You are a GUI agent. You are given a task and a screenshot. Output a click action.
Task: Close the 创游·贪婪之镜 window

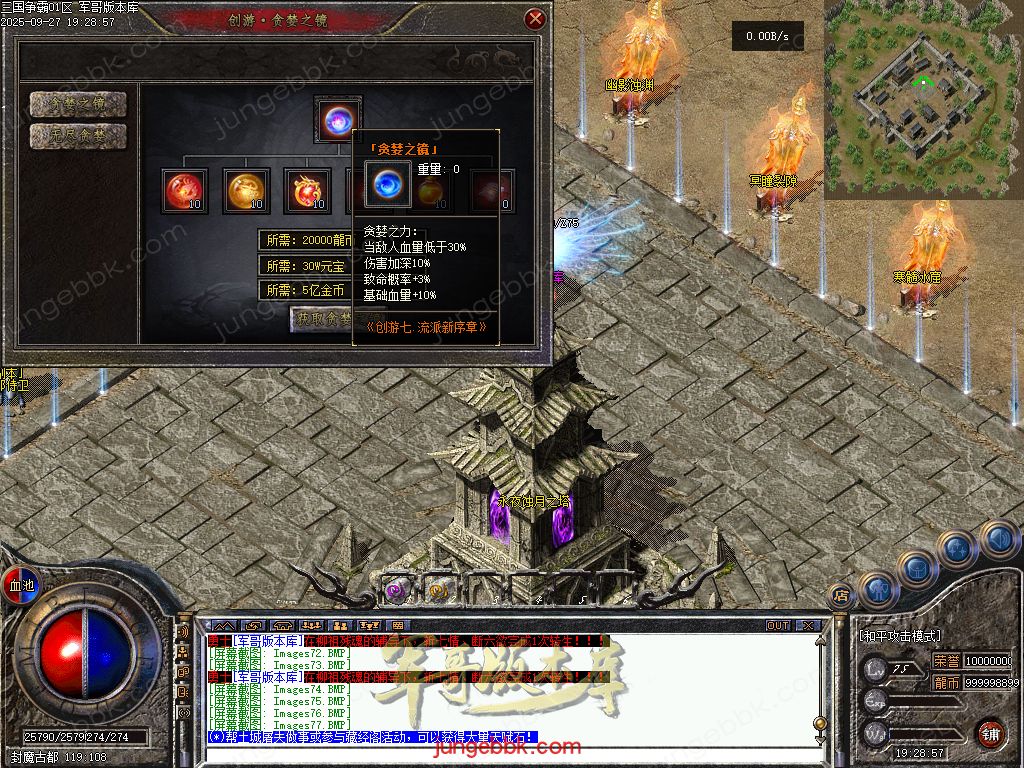click(535, 19)
